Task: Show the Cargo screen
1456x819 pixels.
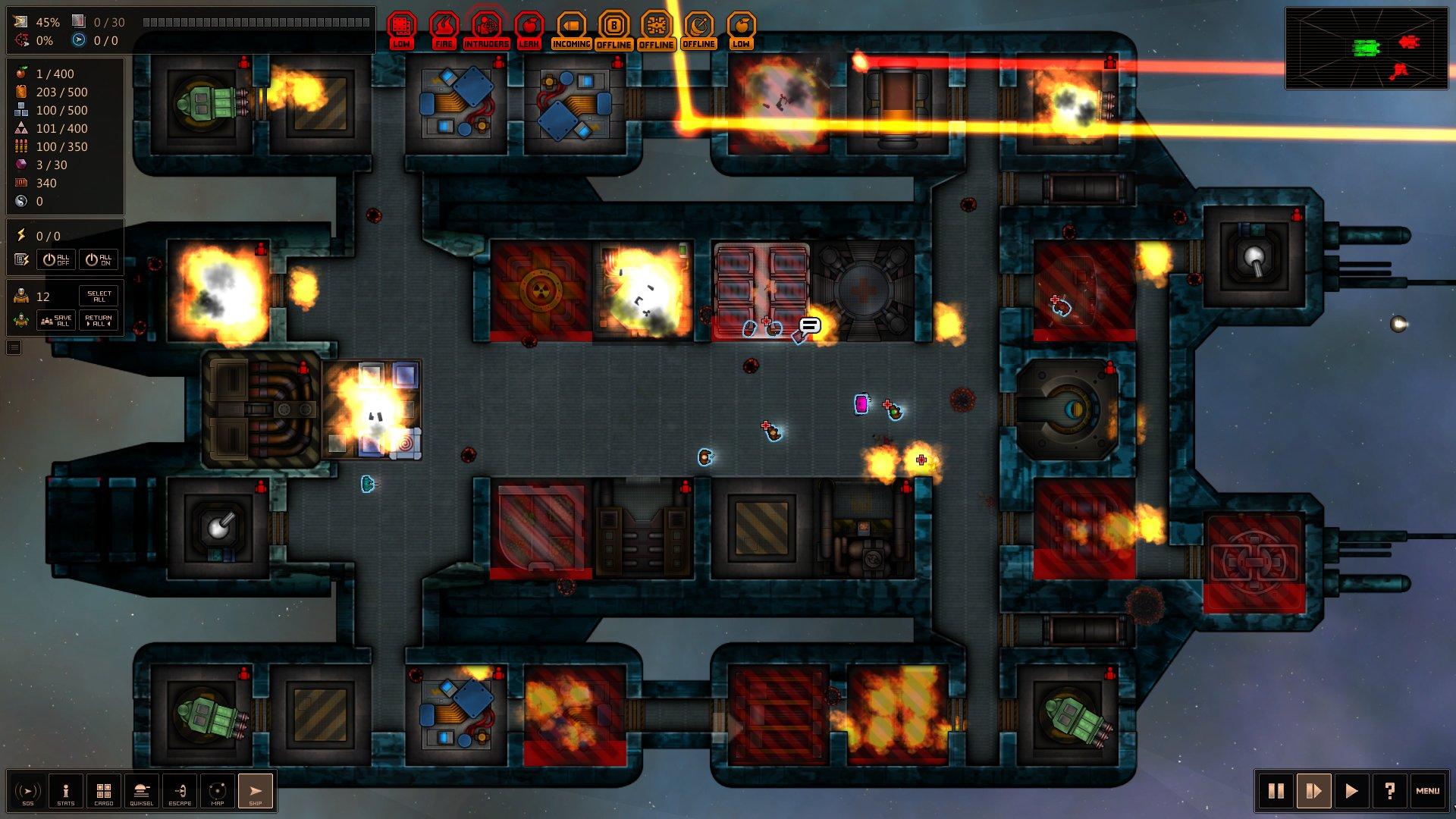Action: [x=104, y=792]
